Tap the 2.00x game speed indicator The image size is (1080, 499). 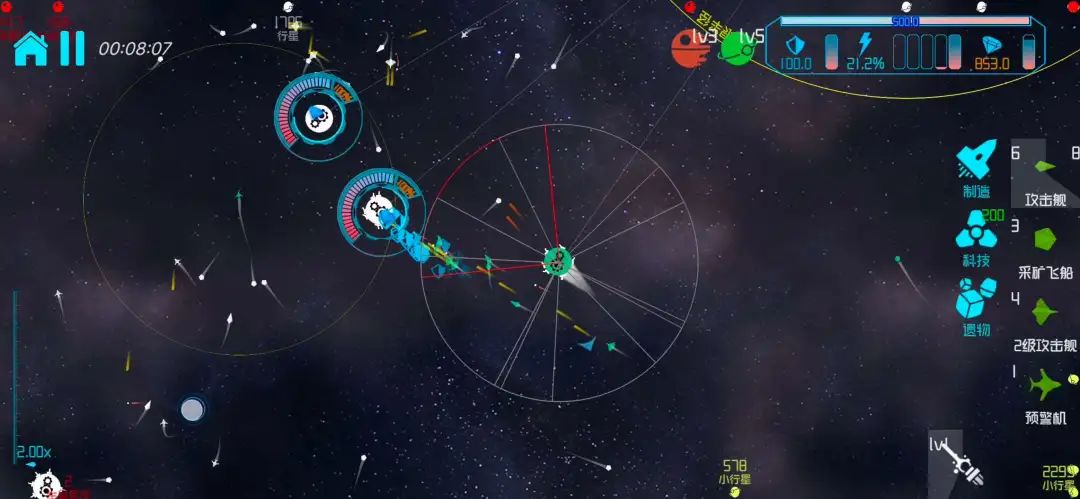point(35,452)
